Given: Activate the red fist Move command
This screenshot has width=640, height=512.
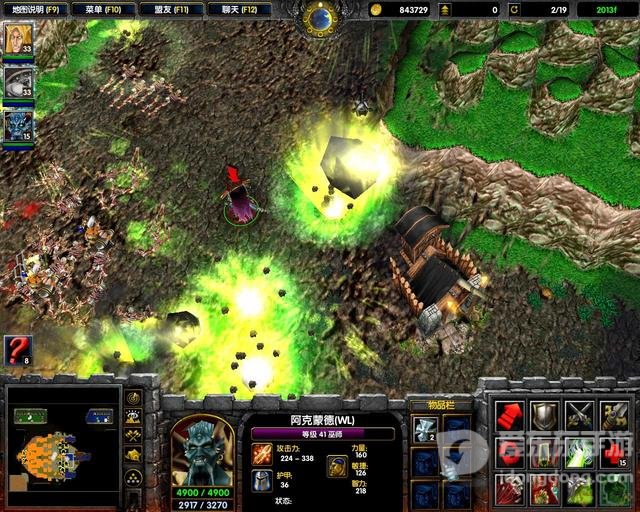Looking at the screenshot, I should pos(509,416).
